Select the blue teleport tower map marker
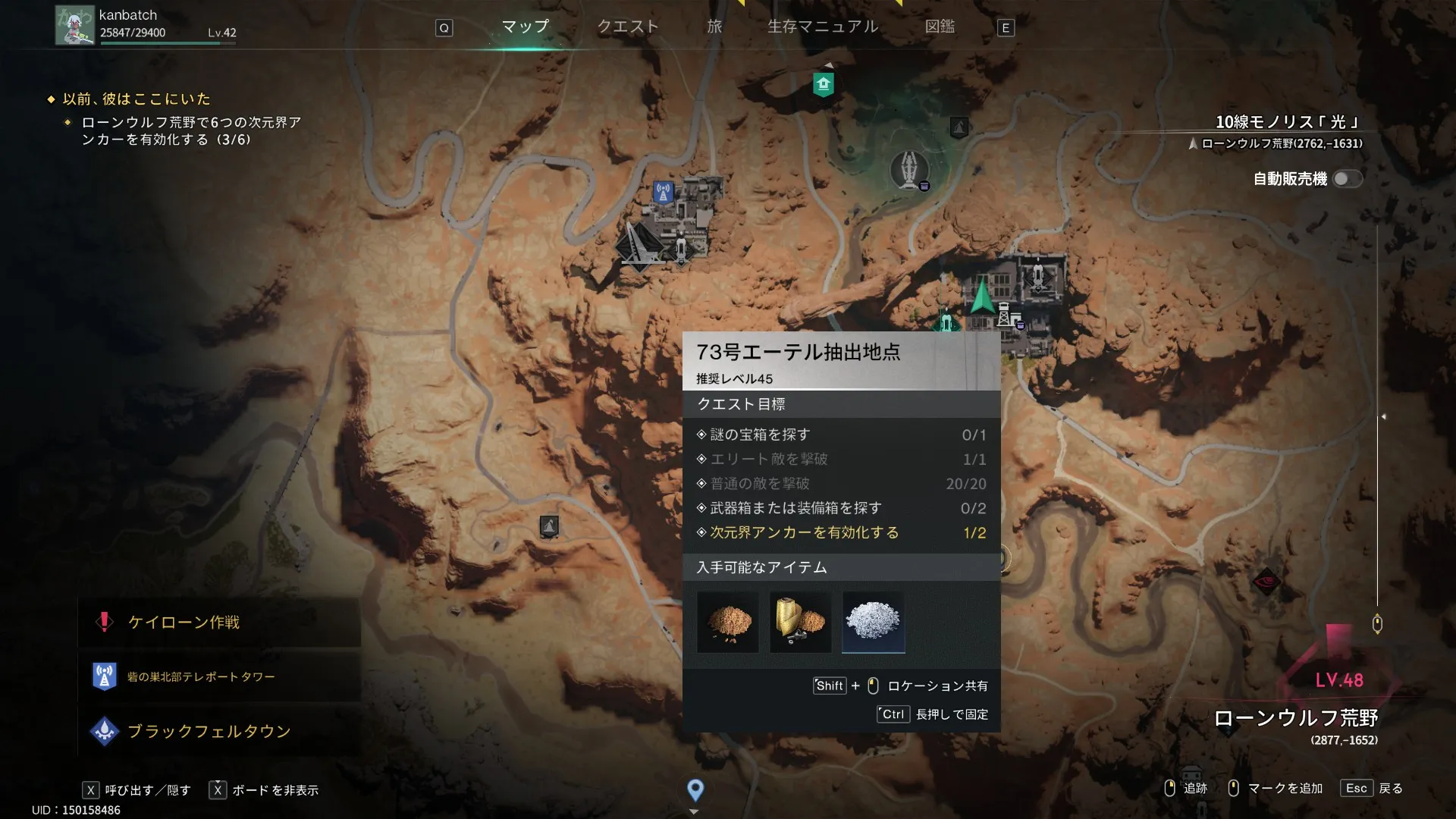This screenshot has height=819, width=1456. coord(663,192)
